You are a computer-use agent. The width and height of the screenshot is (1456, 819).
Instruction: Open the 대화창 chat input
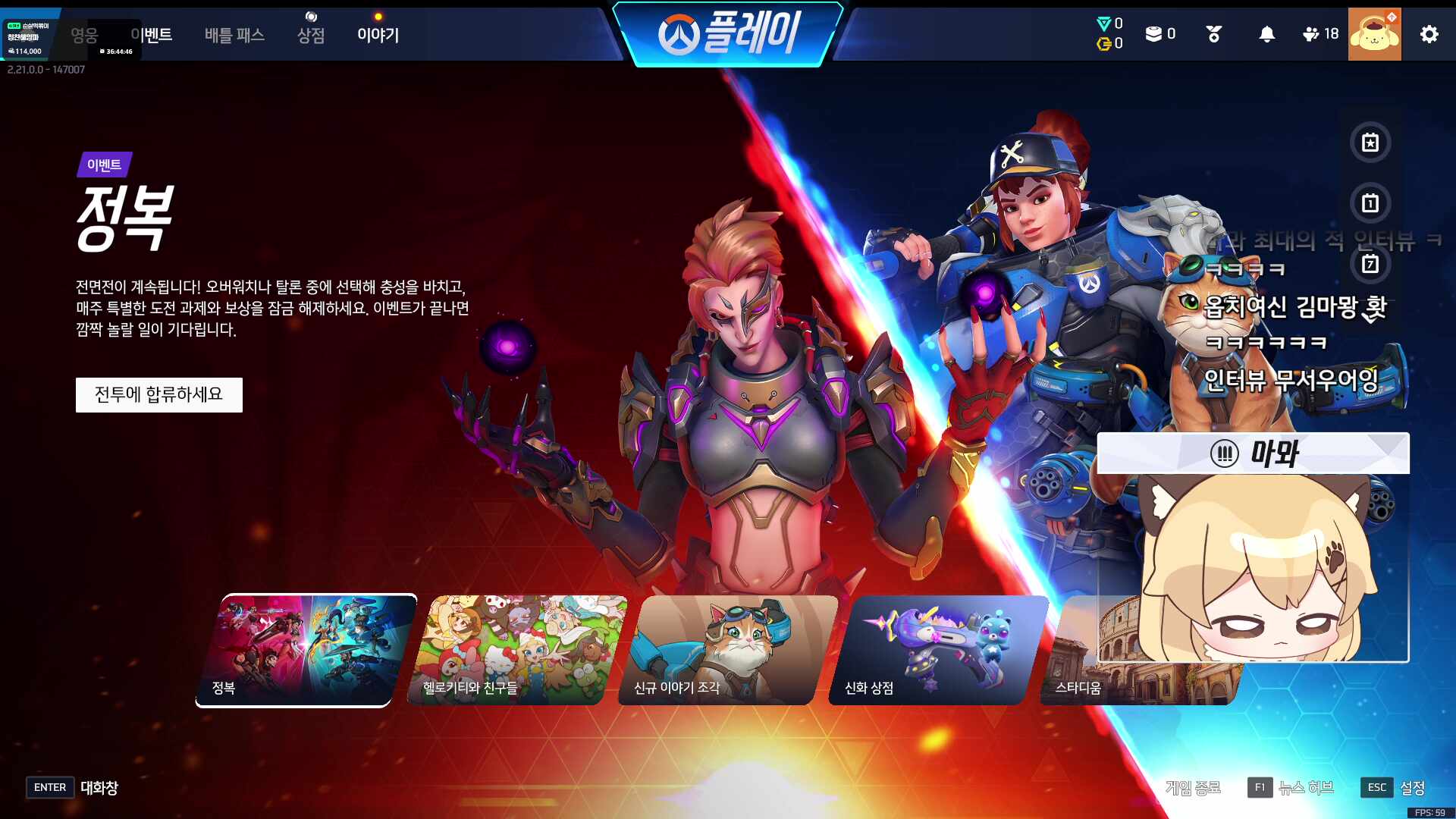(x=99, y=787)
